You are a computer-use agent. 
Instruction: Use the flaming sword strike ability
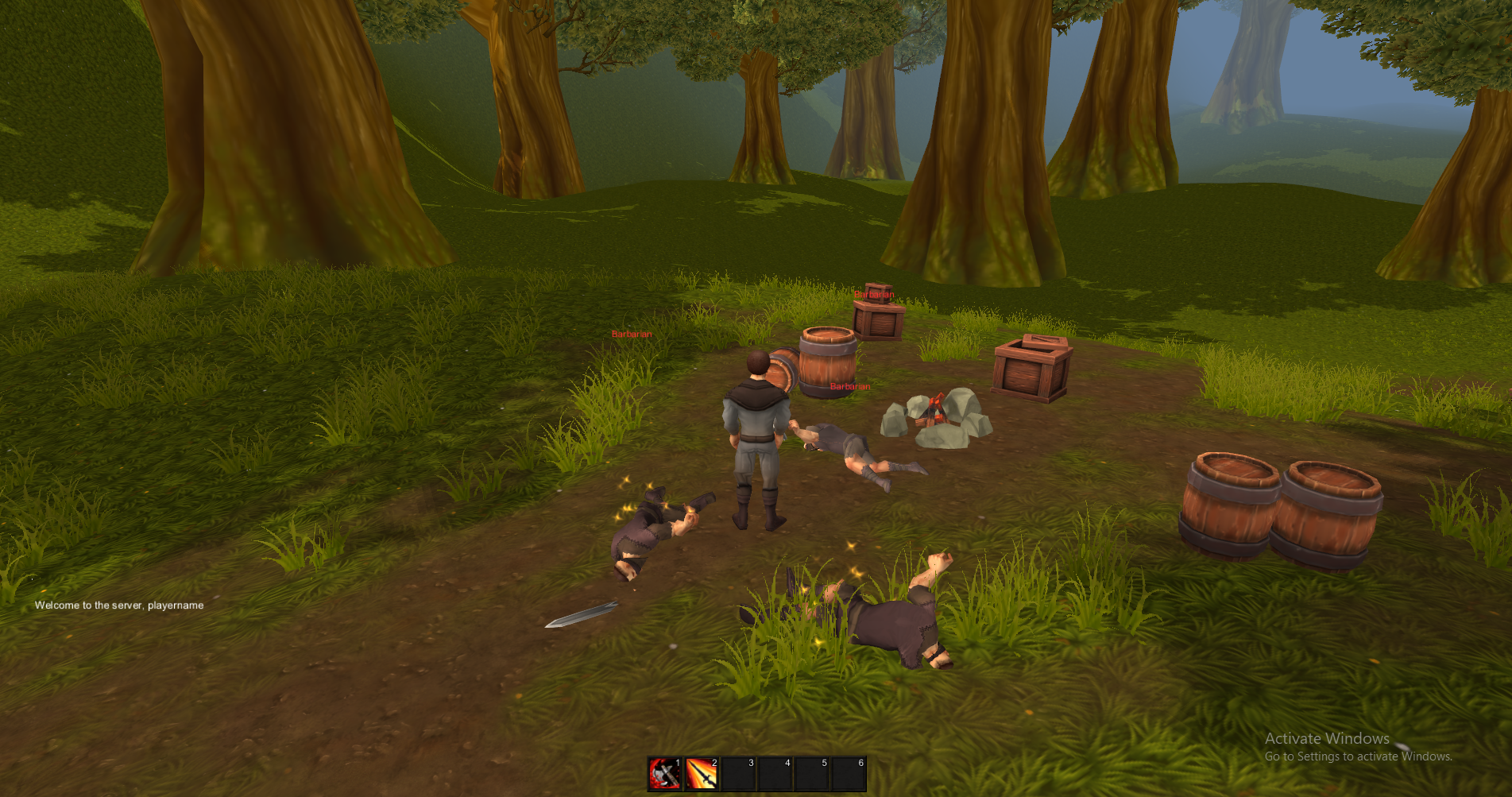point(702,773)
